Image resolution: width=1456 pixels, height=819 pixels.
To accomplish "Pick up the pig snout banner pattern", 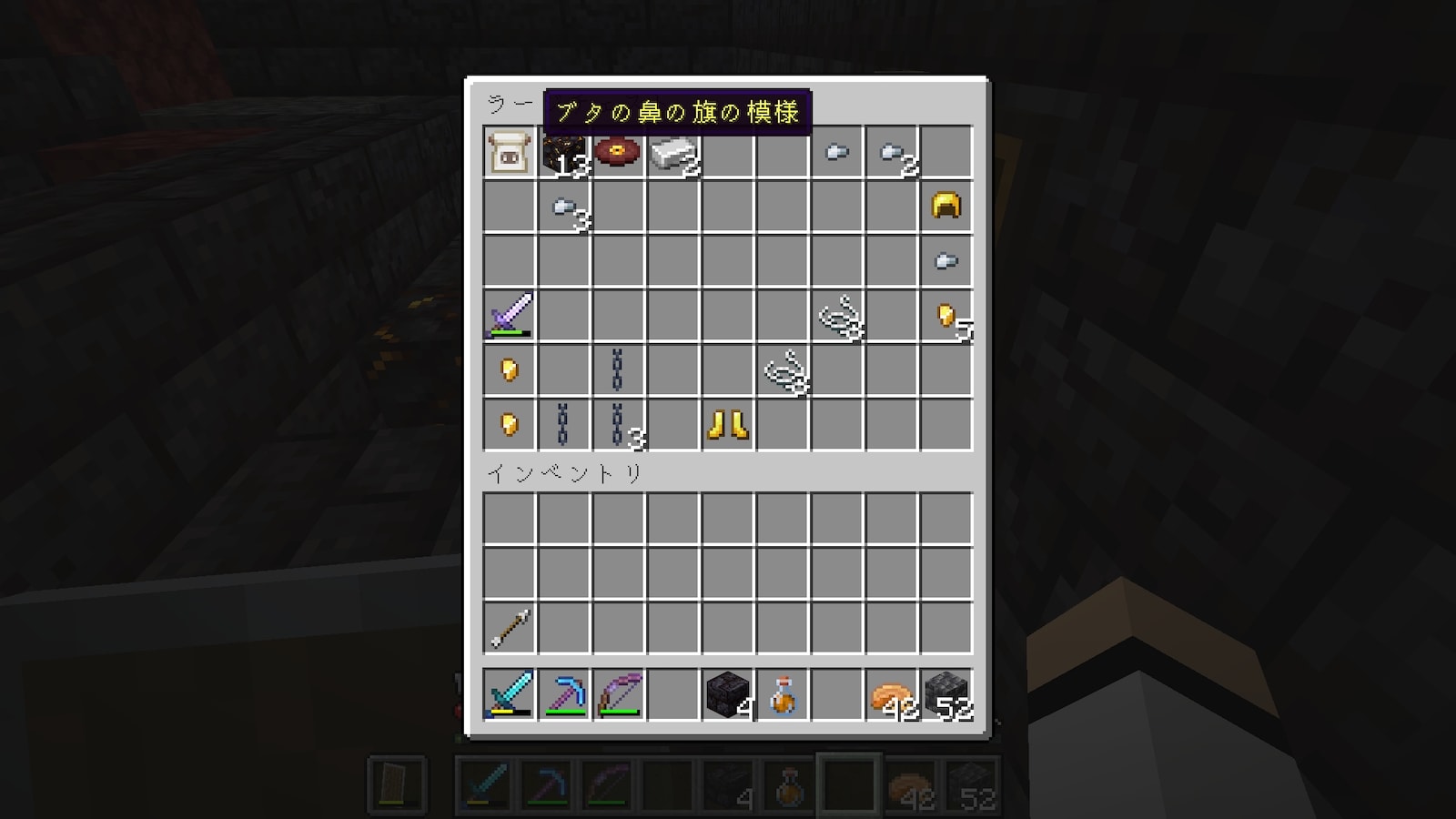I will [510, 152].
